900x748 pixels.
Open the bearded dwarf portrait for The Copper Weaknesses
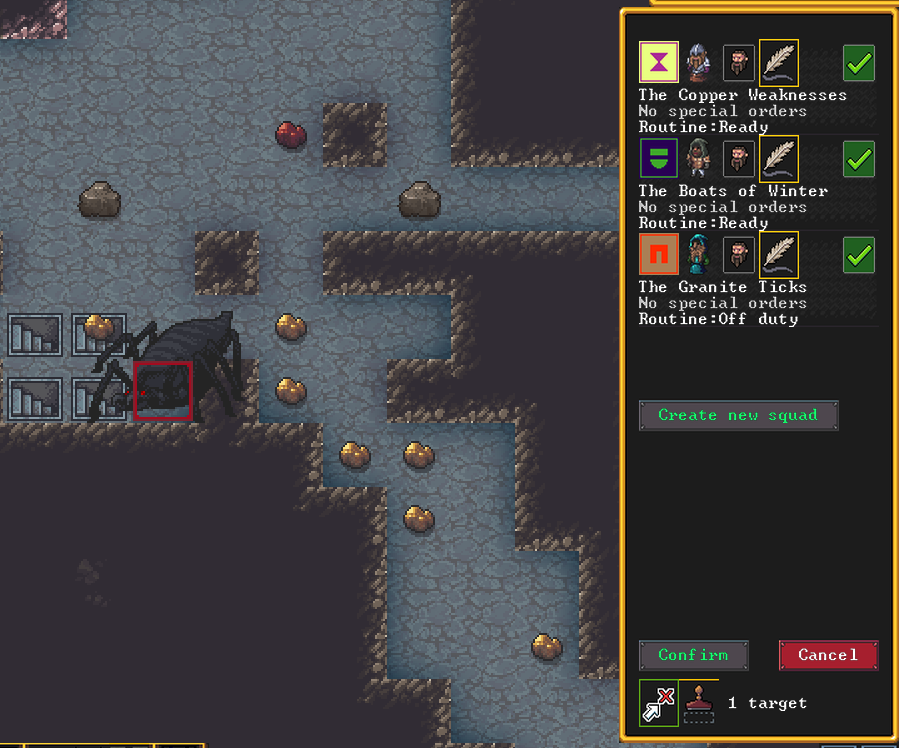(739, 63)
